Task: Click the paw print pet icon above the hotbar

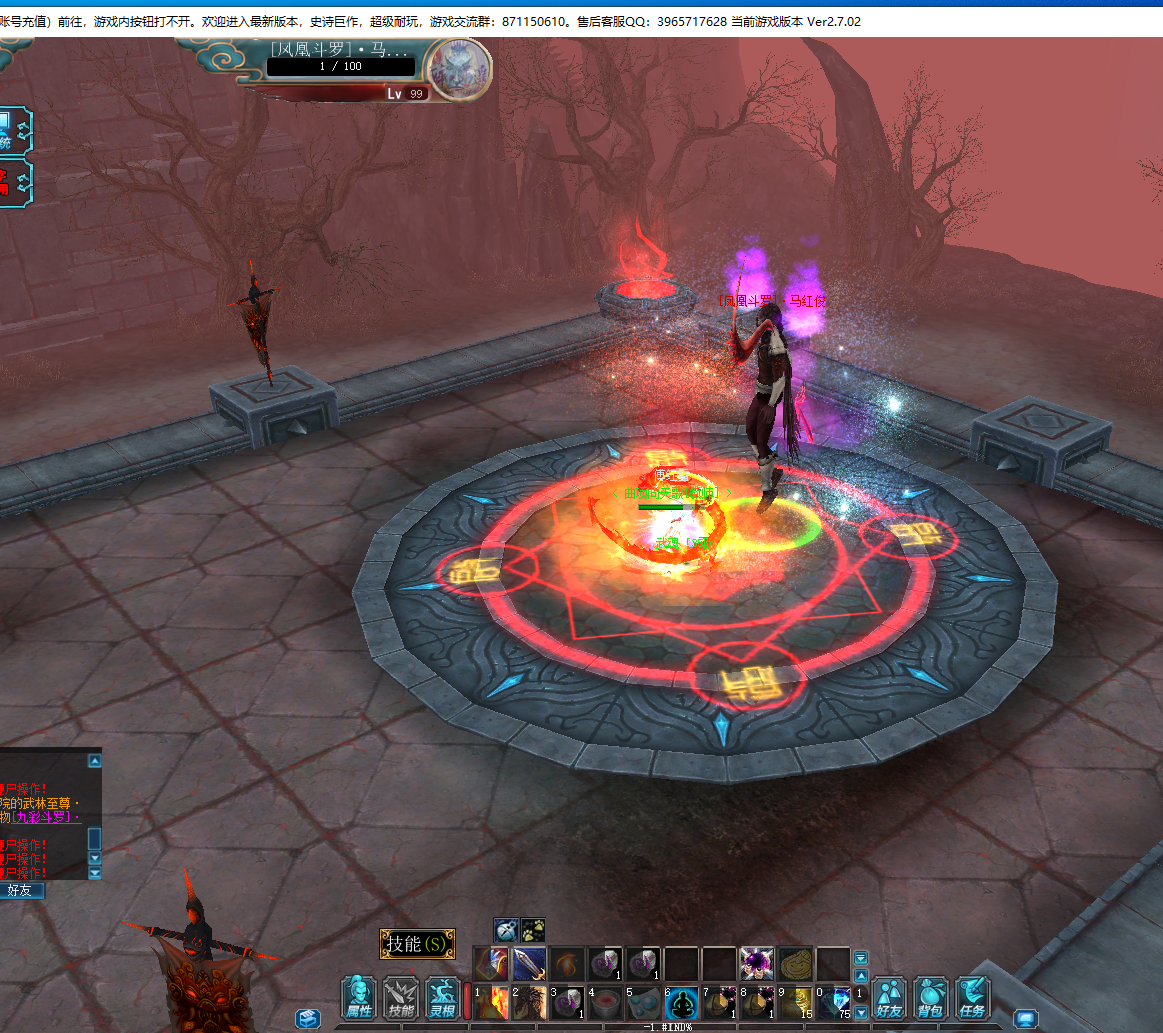Action: coord(533,930)
